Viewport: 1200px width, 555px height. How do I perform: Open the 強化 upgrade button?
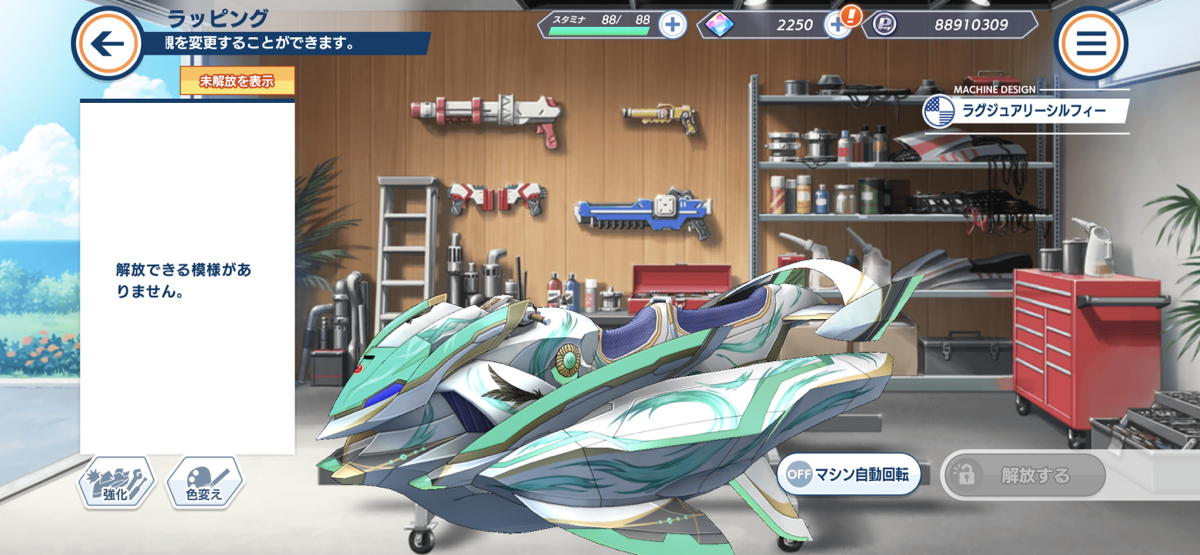coord(116,483)
